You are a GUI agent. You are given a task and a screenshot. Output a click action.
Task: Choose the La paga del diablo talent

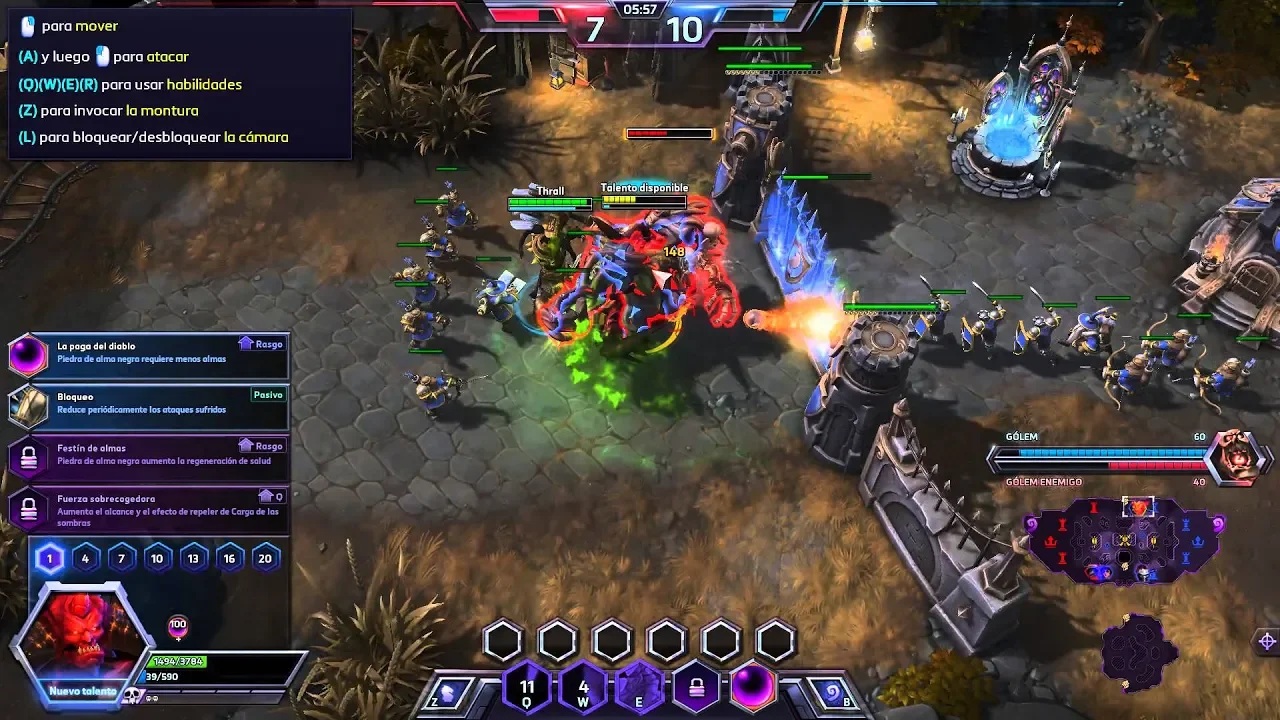148,355
